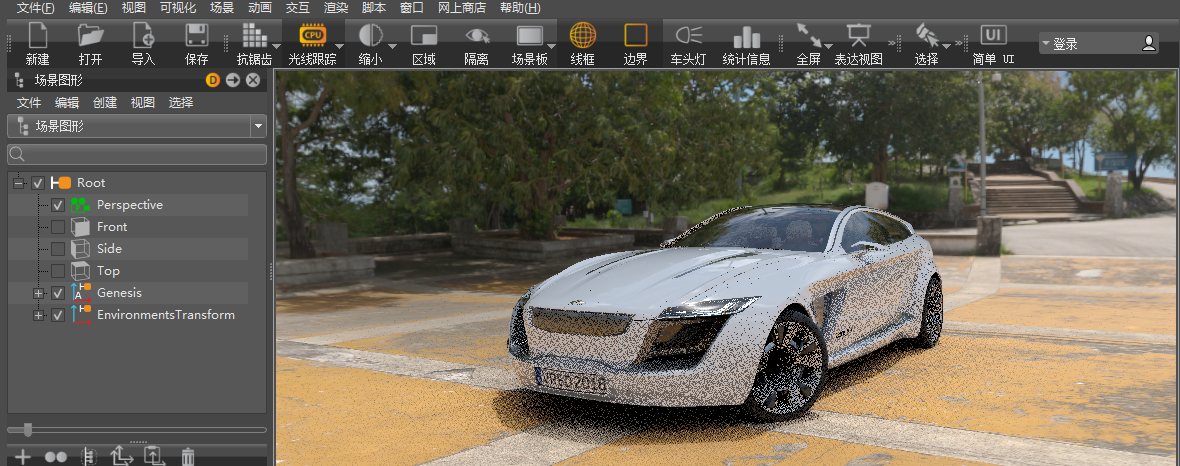Open the 文件(F) menu

(x=35, y=7)
